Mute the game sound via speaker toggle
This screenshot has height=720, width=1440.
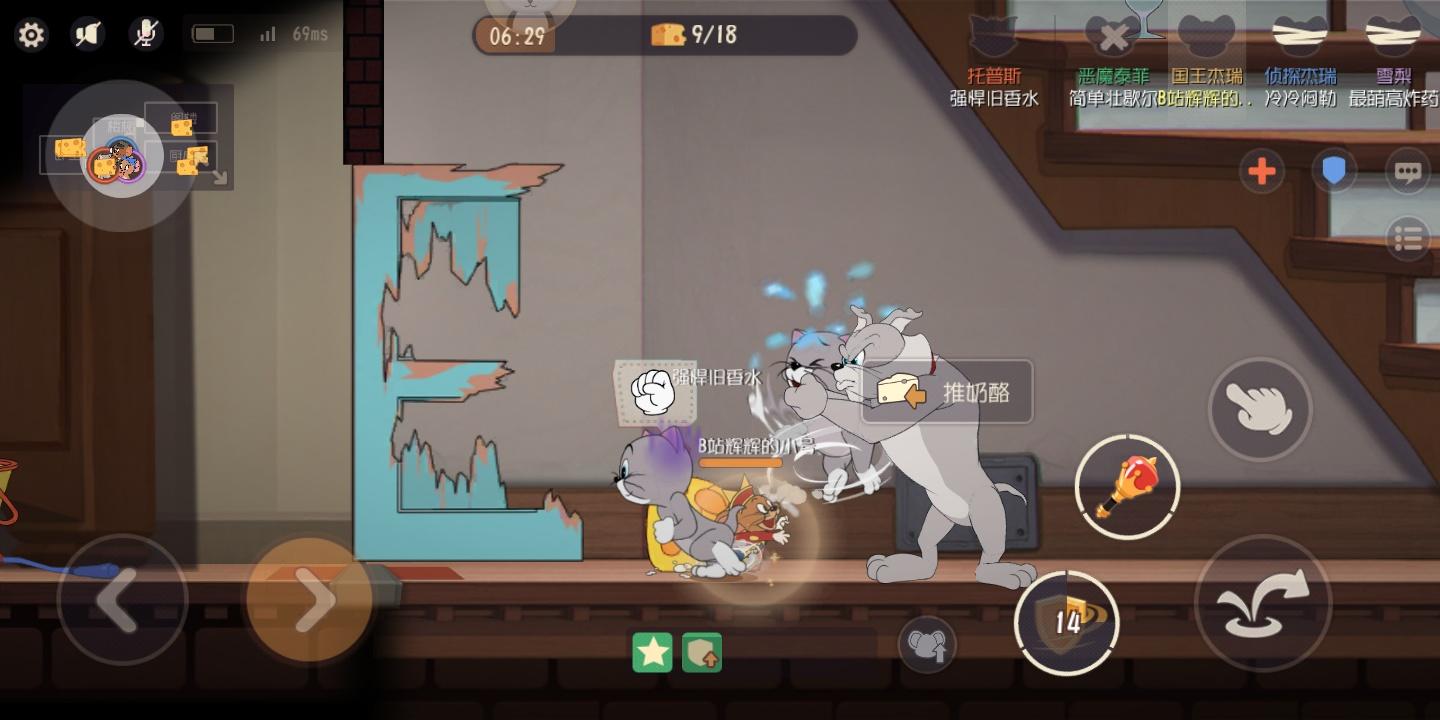pos(87,33)
